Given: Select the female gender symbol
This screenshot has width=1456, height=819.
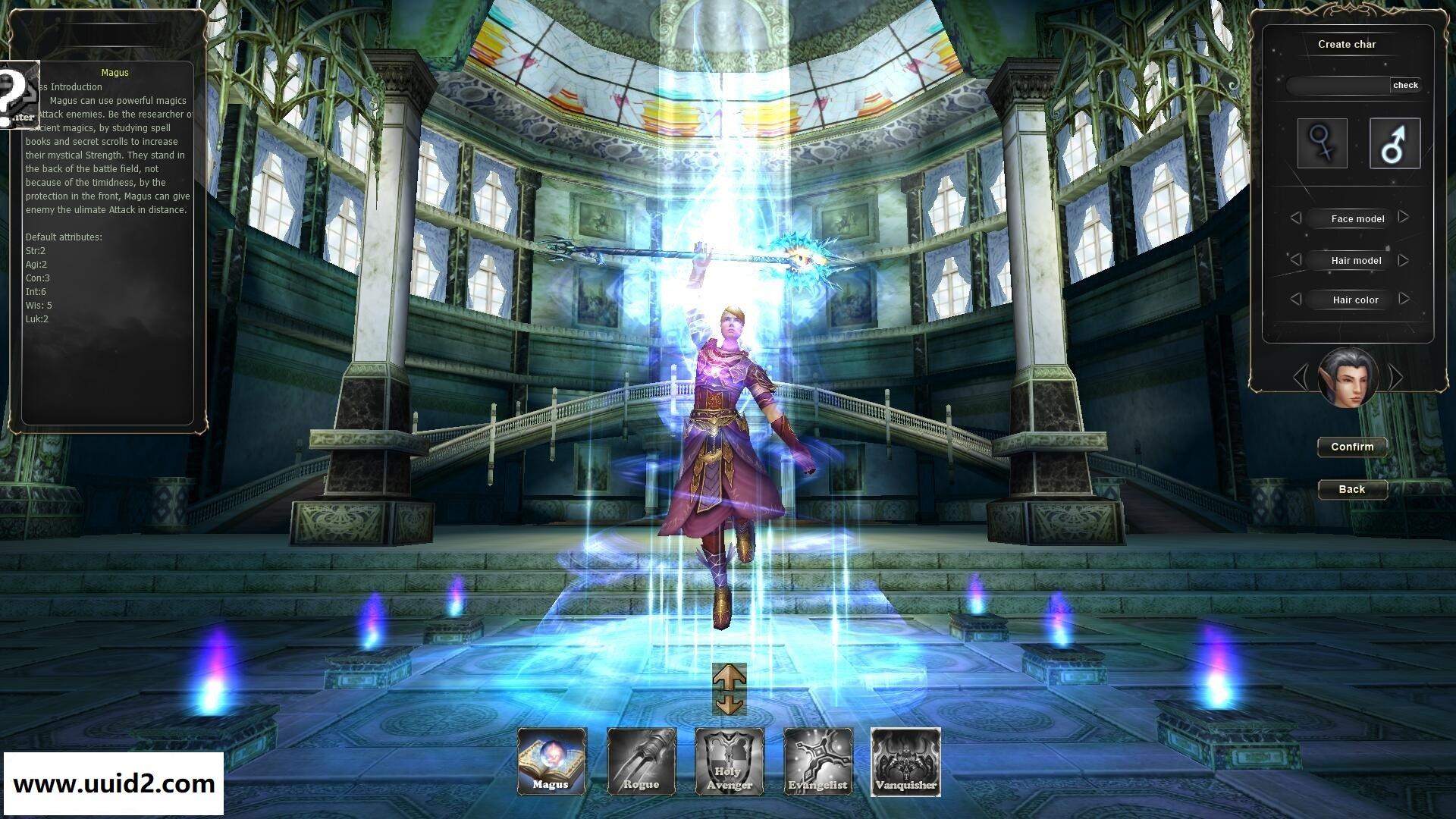Looking at the screenshot, I should pyautogui.click(x=1323, y=143).
